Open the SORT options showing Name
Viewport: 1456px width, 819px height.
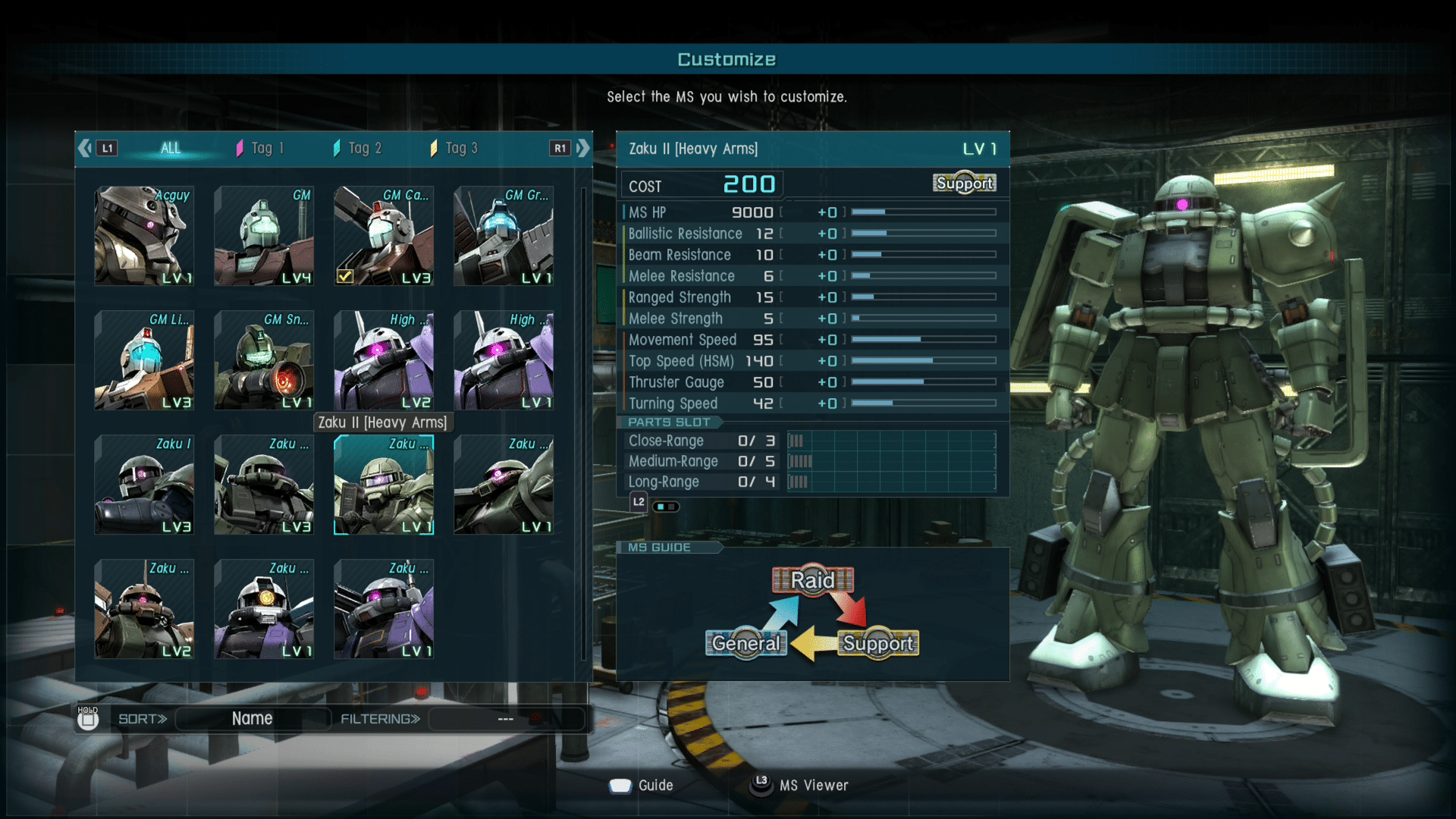tap(251, 718)
